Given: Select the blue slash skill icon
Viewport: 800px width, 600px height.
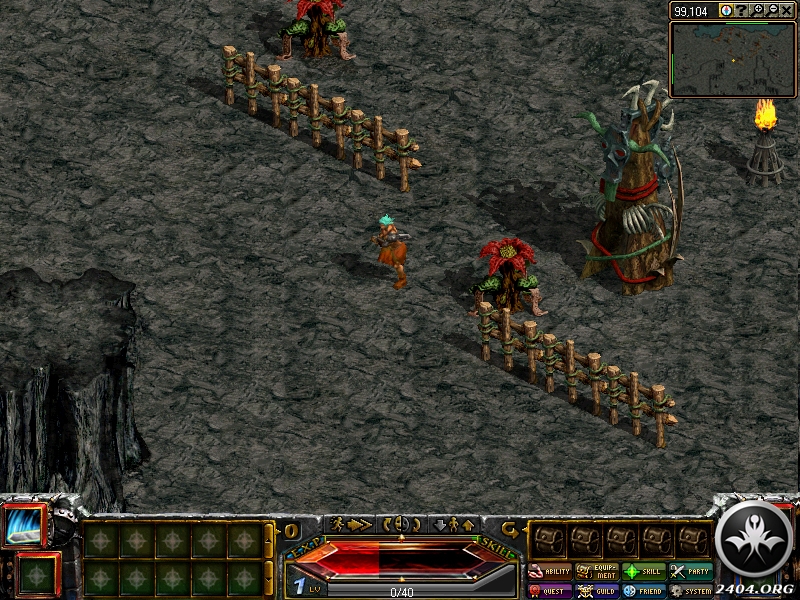Looking at the screenshot, I should pos(24,526).
